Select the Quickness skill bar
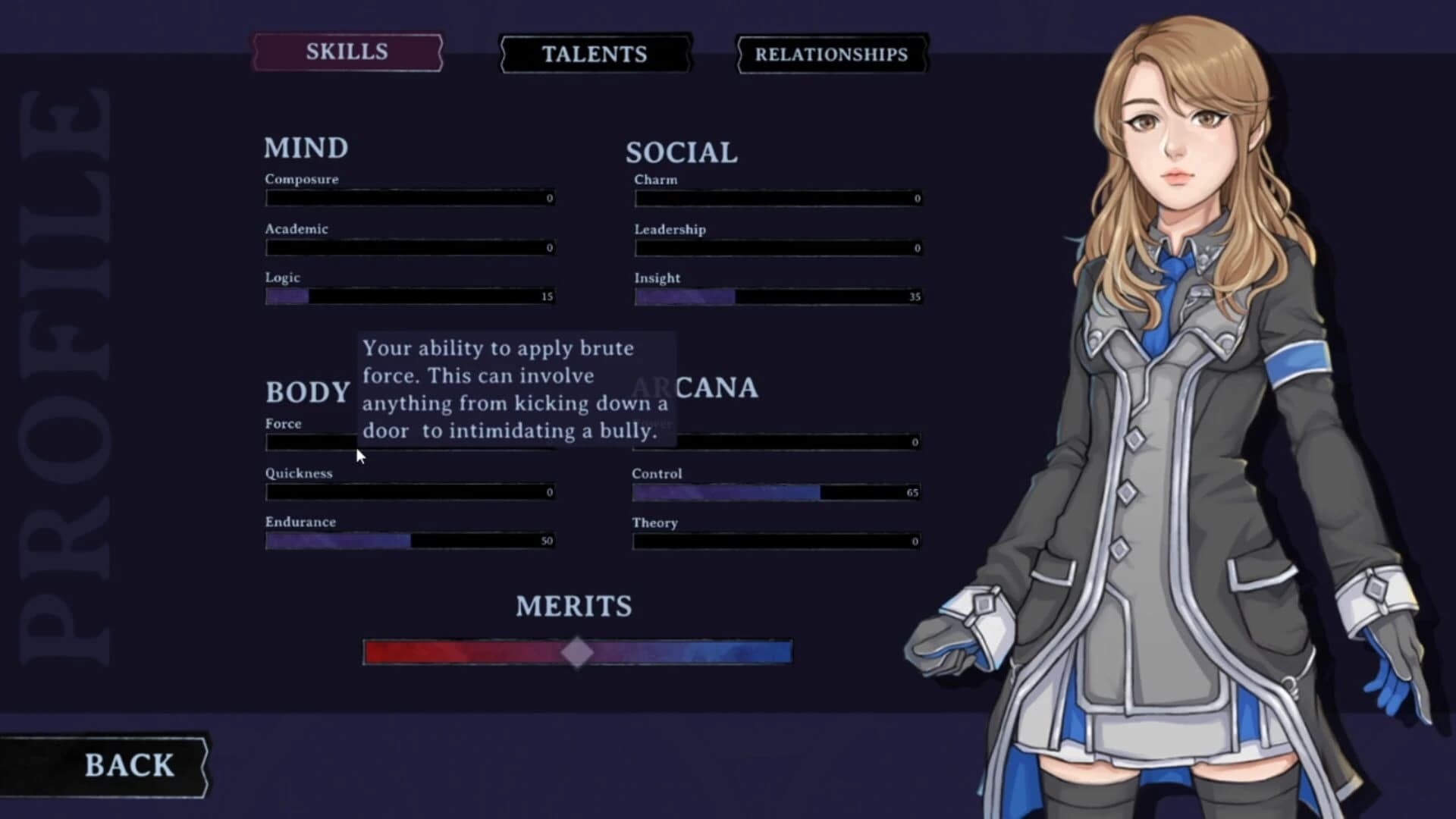This screenshot has width=1456, height=819. [x=409, y=491]
